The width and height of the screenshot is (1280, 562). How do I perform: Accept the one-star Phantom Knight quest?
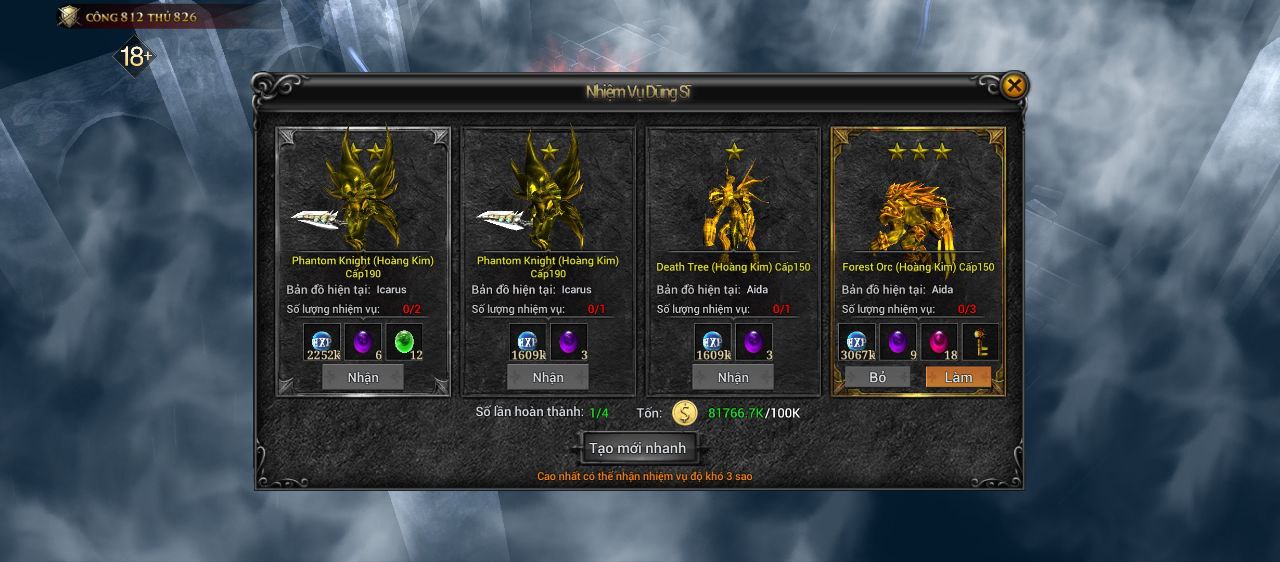click(x=548, y=377)
